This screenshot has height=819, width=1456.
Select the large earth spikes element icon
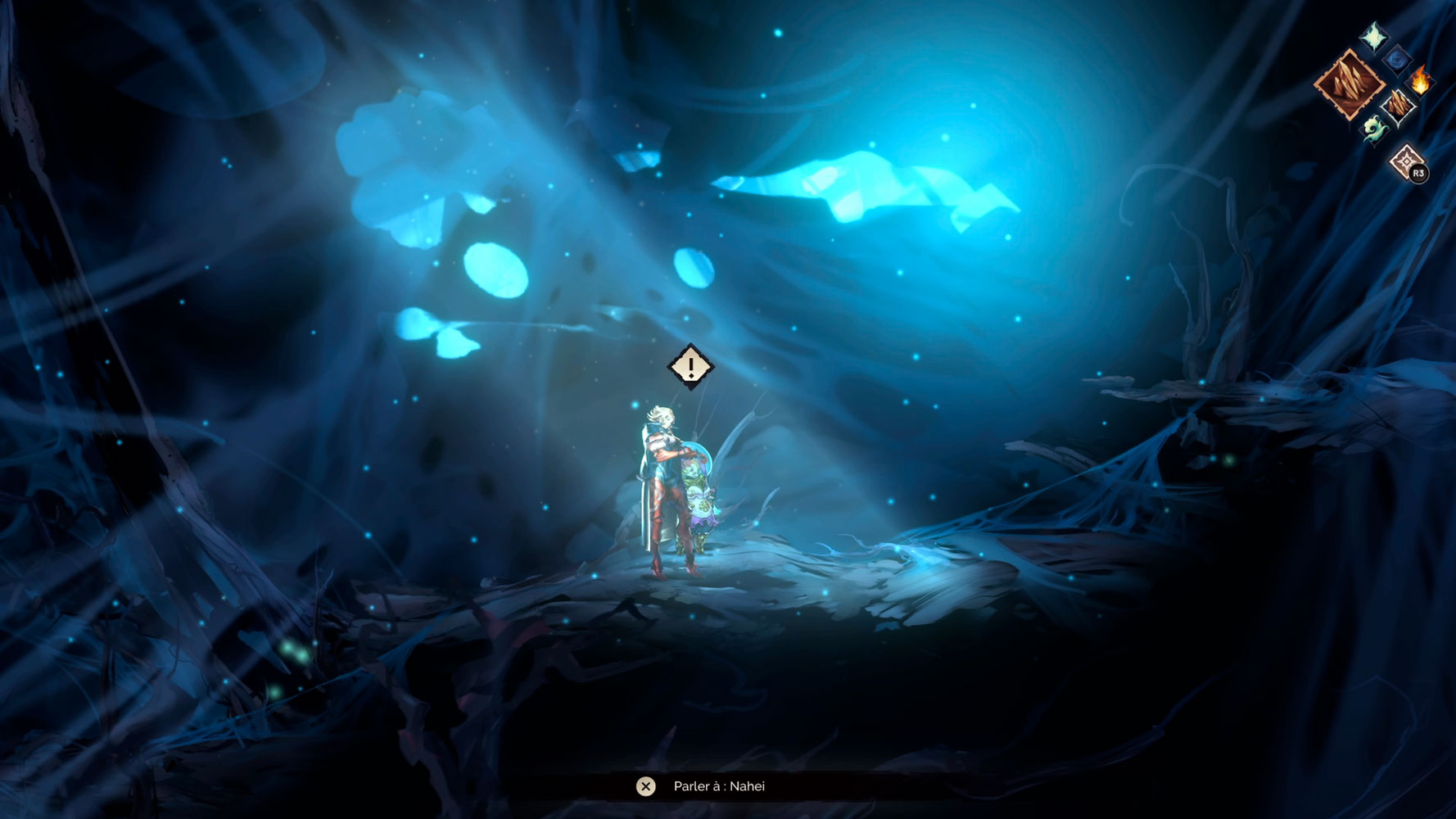coord(1348,84)
